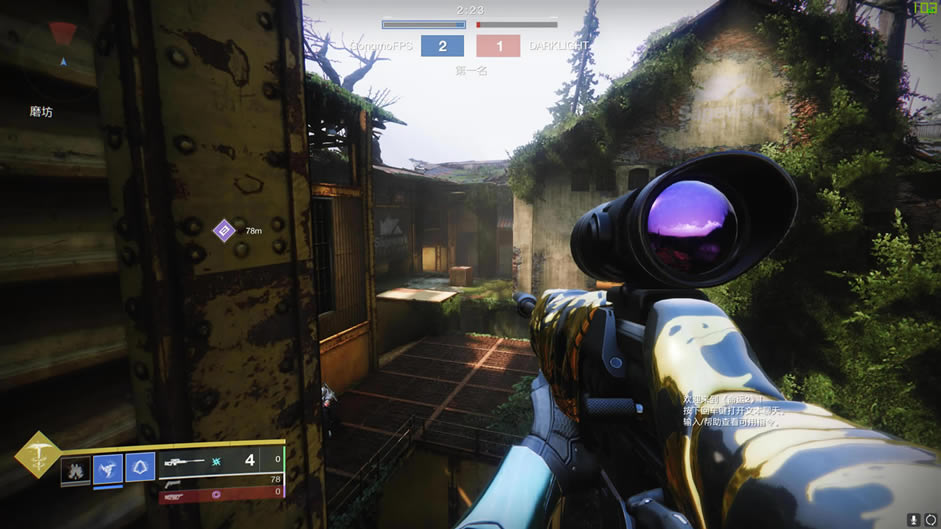Select the purple diamond objective marker
941x529 pixels.
(x=224, y=231)
